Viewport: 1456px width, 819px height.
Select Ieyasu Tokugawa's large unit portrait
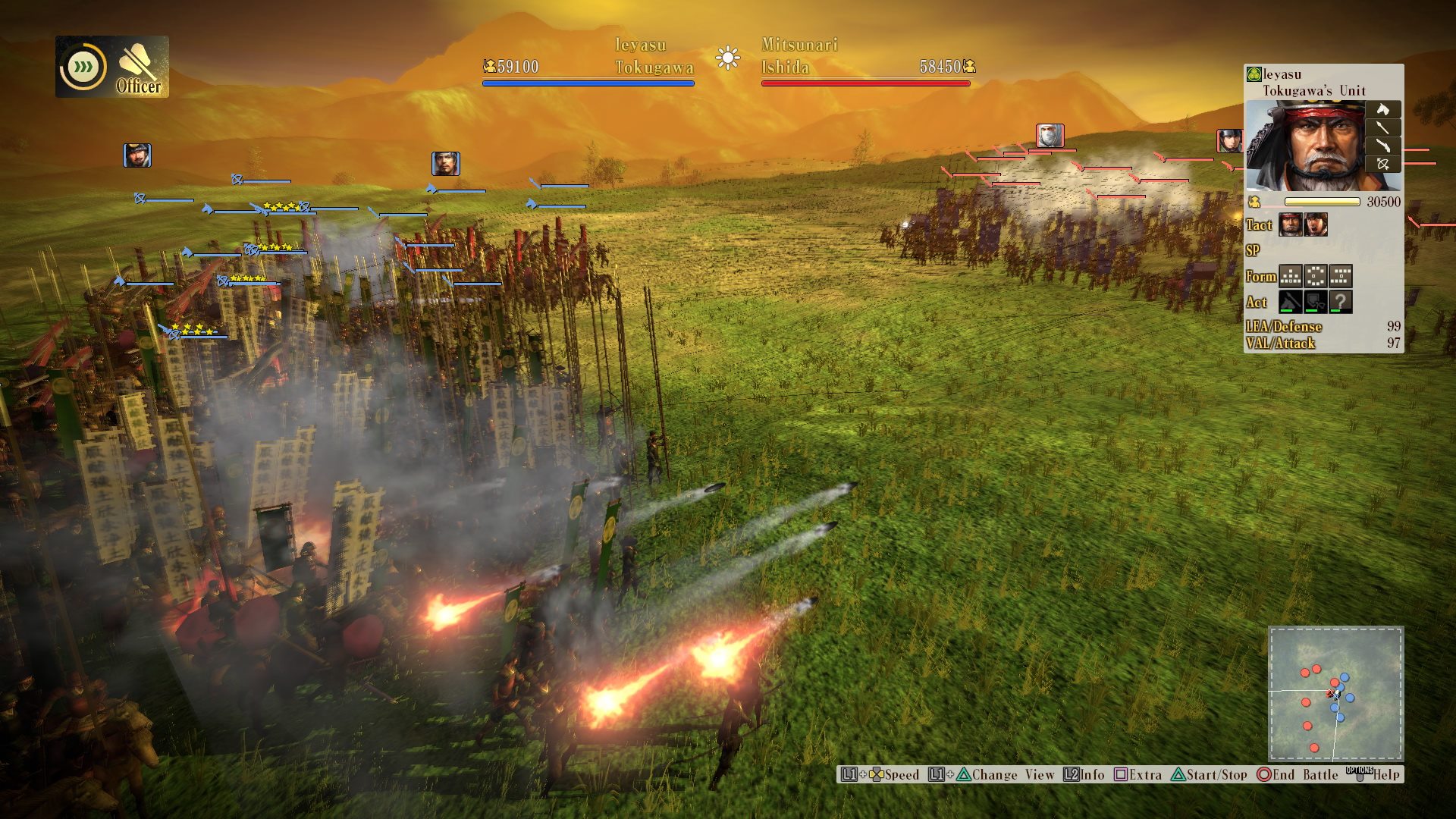tap(1305, 147)
